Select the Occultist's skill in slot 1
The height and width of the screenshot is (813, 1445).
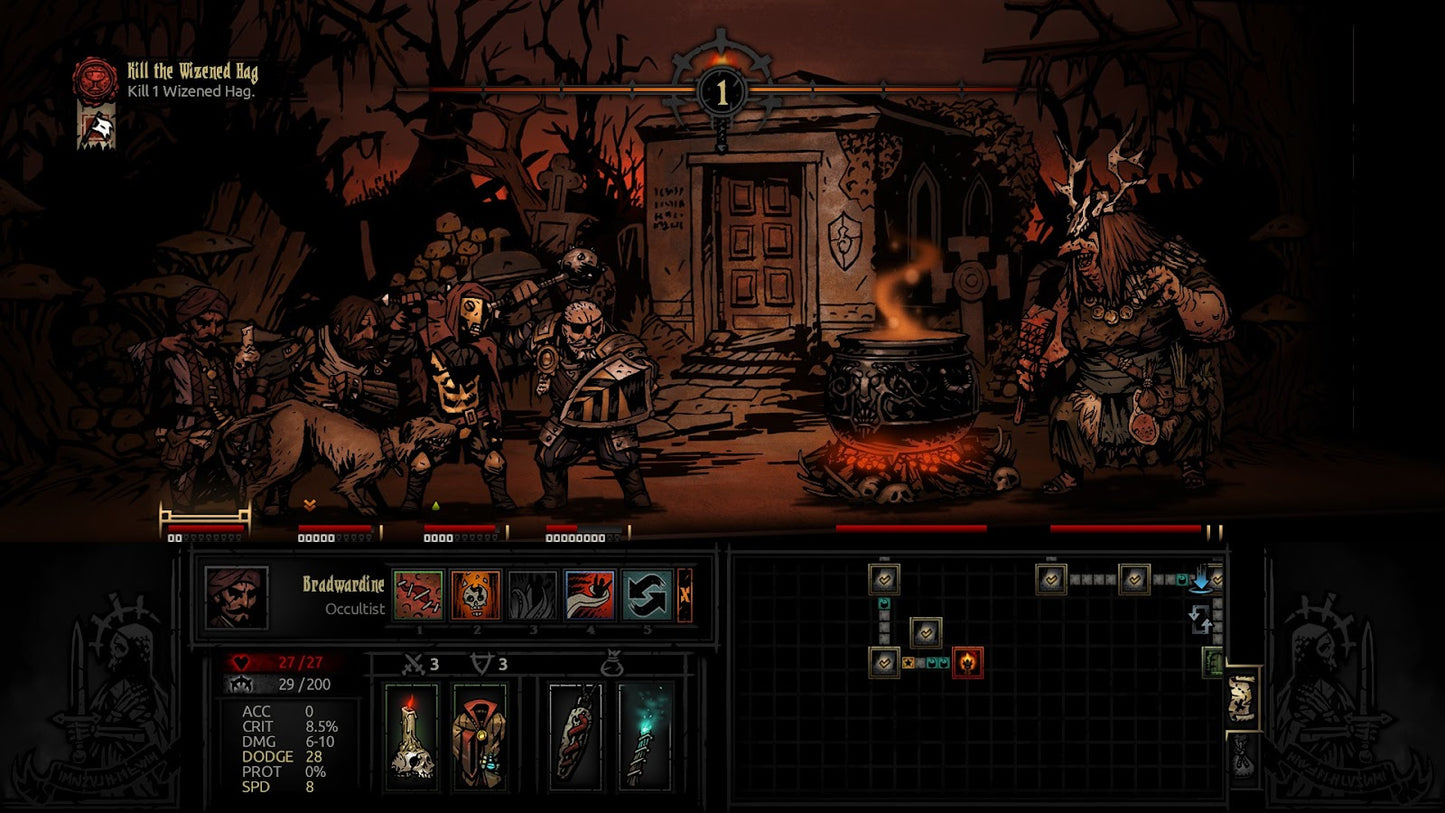pyautogui.click(x=419, y=596)
